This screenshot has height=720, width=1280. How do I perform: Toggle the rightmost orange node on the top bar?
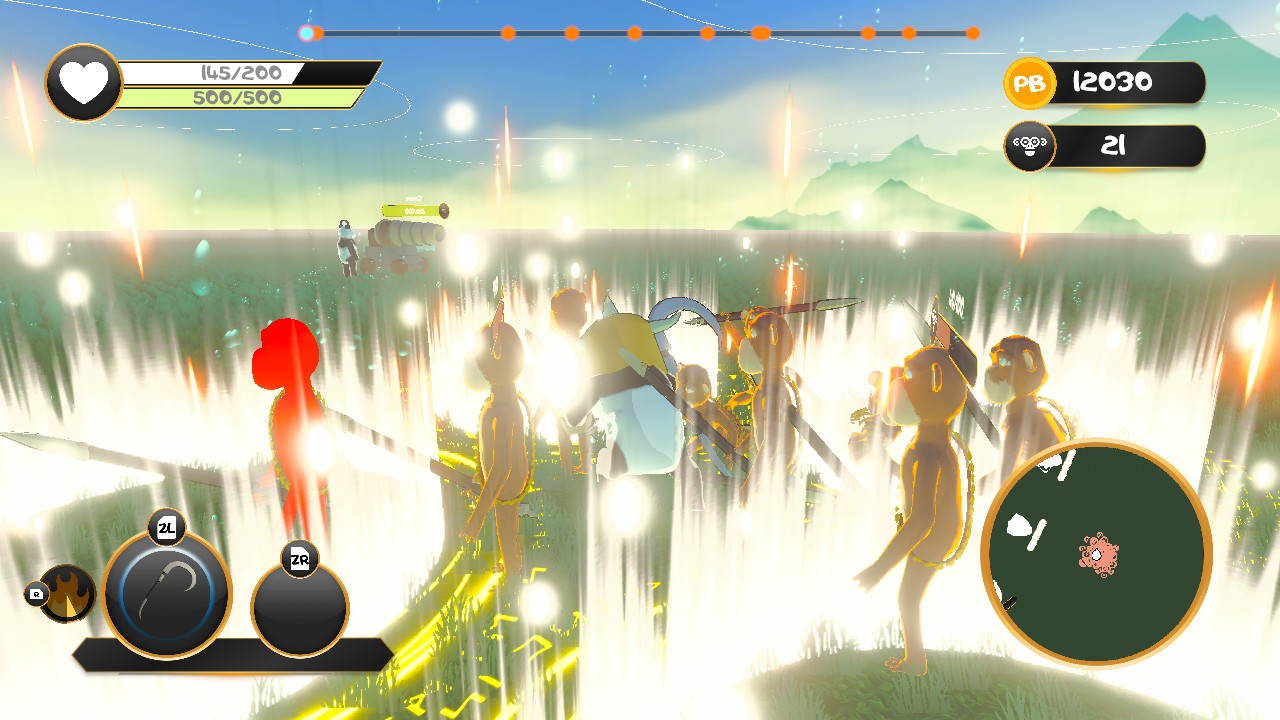(x=971, y=32)
